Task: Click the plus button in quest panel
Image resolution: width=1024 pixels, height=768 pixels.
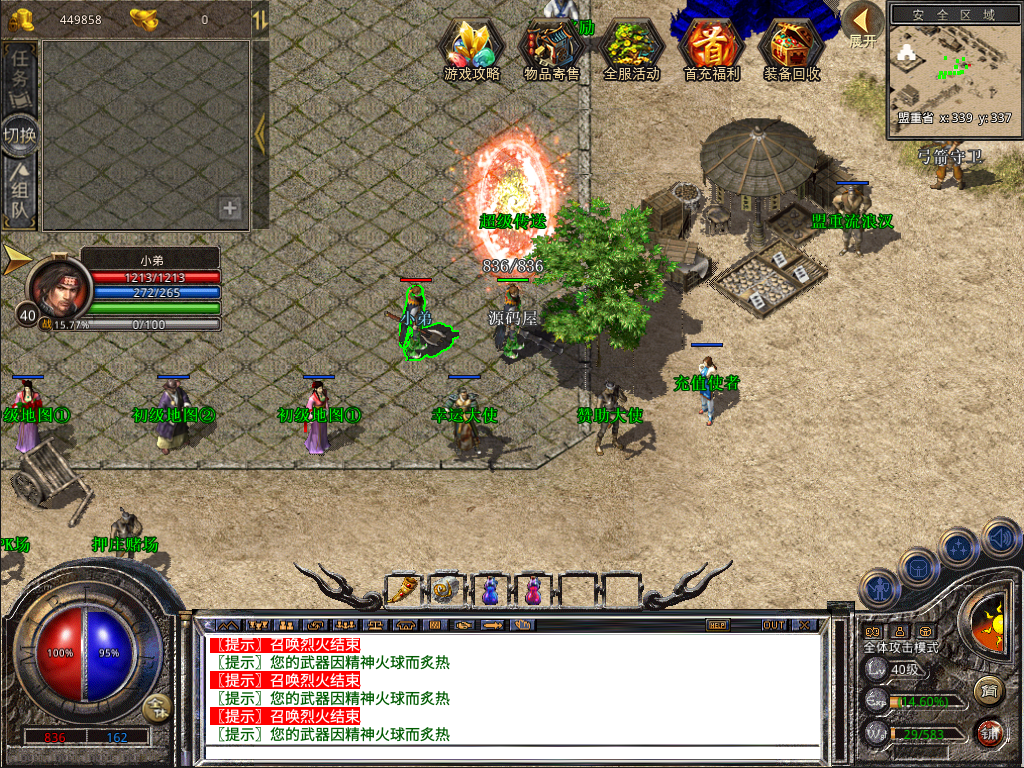Action: coord(230,208)
